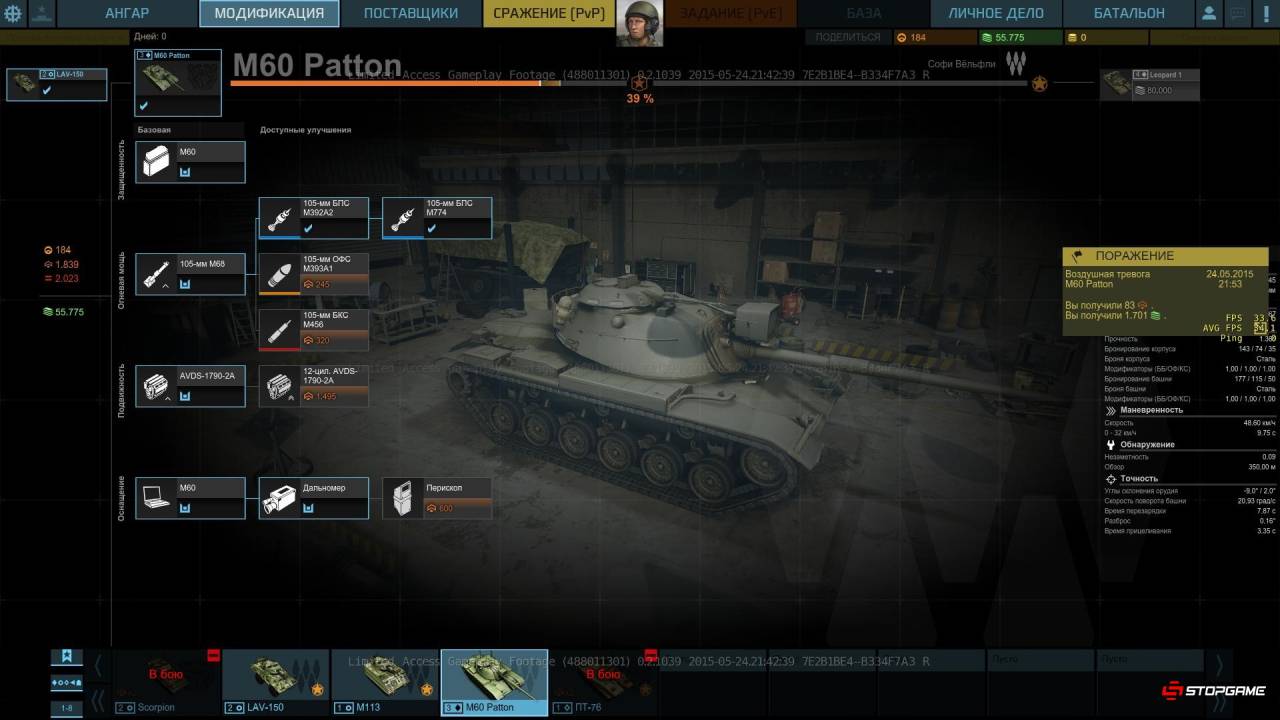Image resolution: width=1280 pixels, height=720 pixels.
Task: Choose the Scorpion vehicle in the carousel
Action: click(166, 682)
